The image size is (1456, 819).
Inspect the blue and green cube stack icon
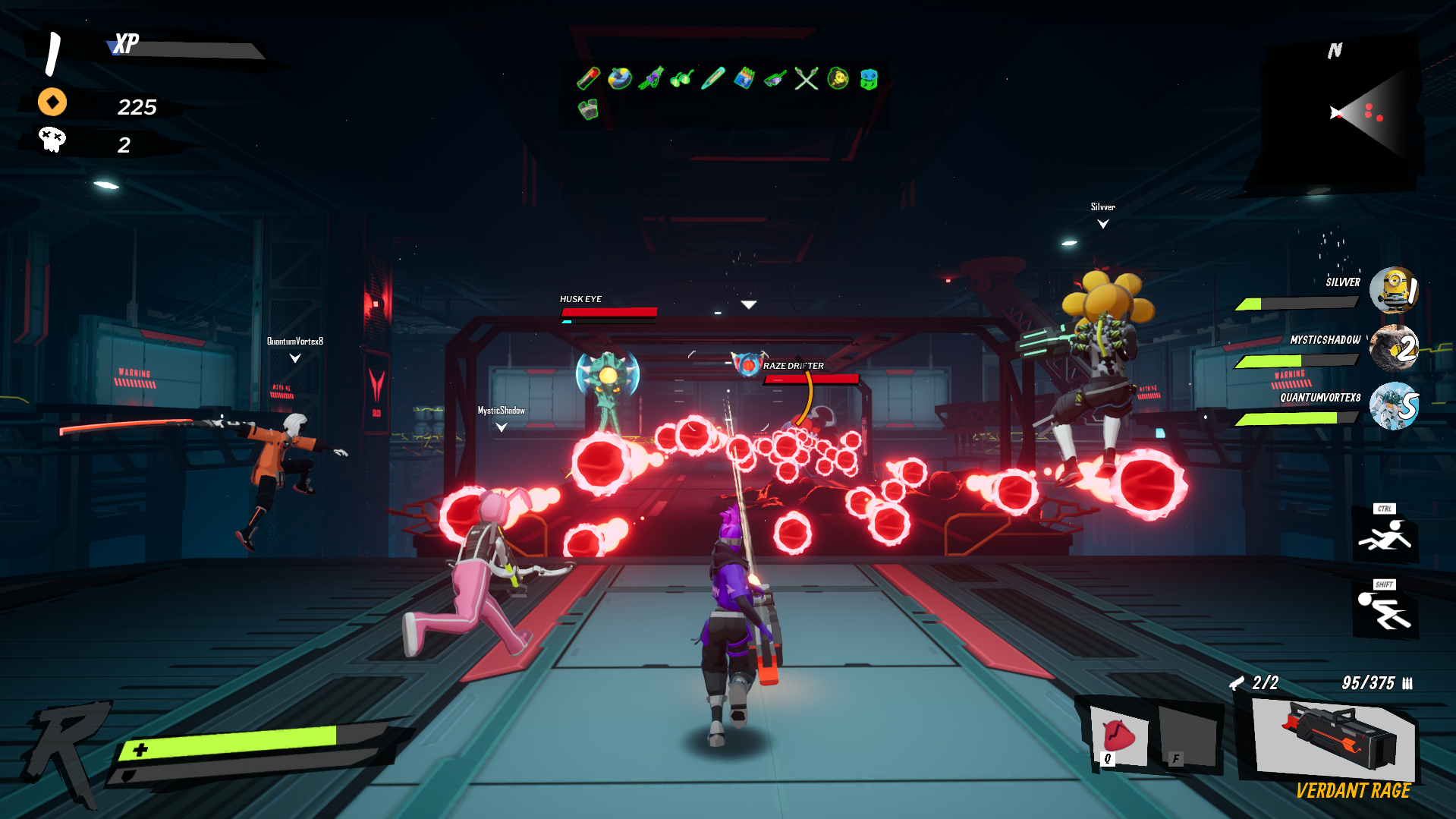(x=869, y=77)
